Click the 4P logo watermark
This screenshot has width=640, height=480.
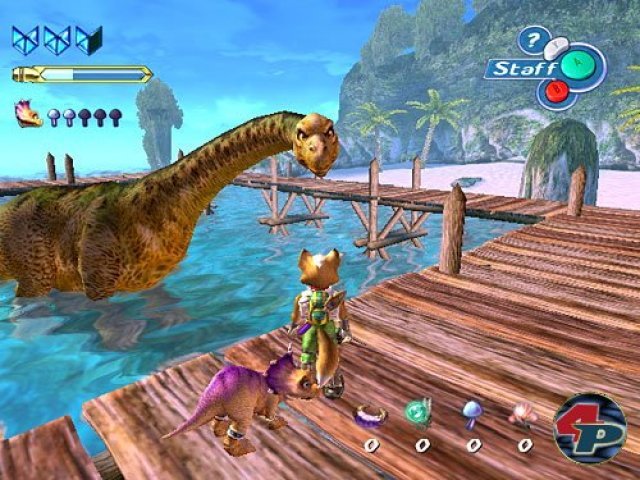point(590,428)
